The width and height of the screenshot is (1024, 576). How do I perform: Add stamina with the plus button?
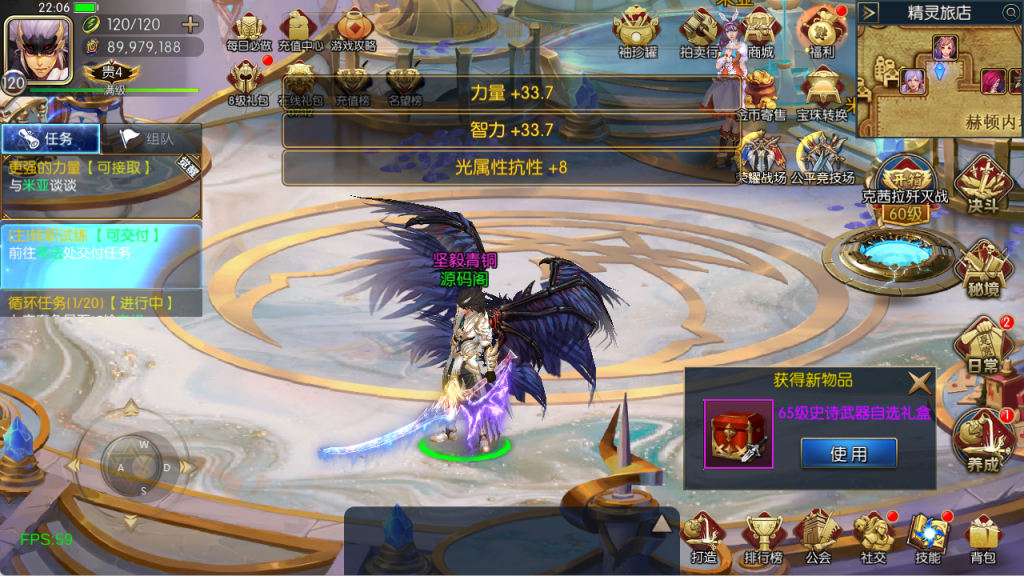(x=191, y=24)
